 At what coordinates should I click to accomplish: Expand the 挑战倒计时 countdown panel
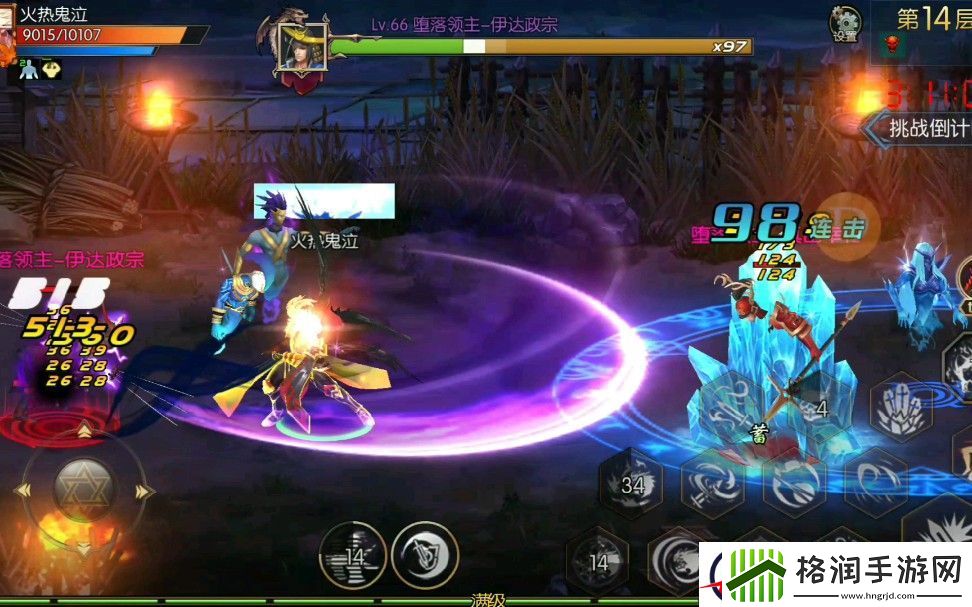918,129
